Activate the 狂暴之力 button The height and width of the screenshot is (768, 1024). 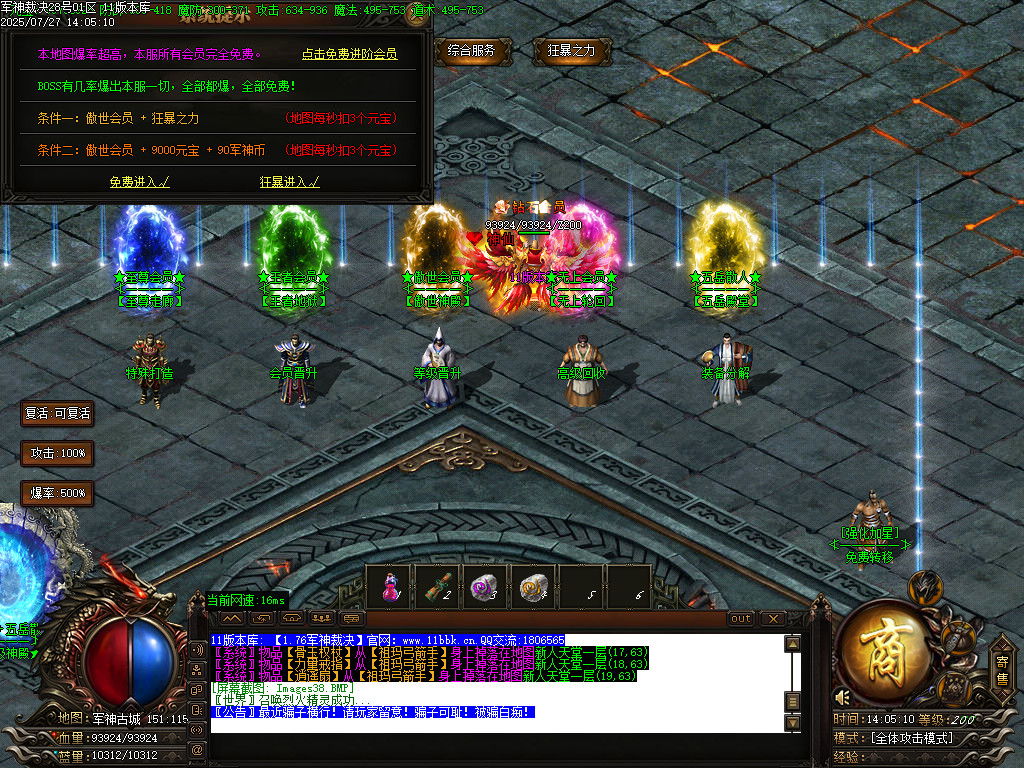[x=572, y=51]
